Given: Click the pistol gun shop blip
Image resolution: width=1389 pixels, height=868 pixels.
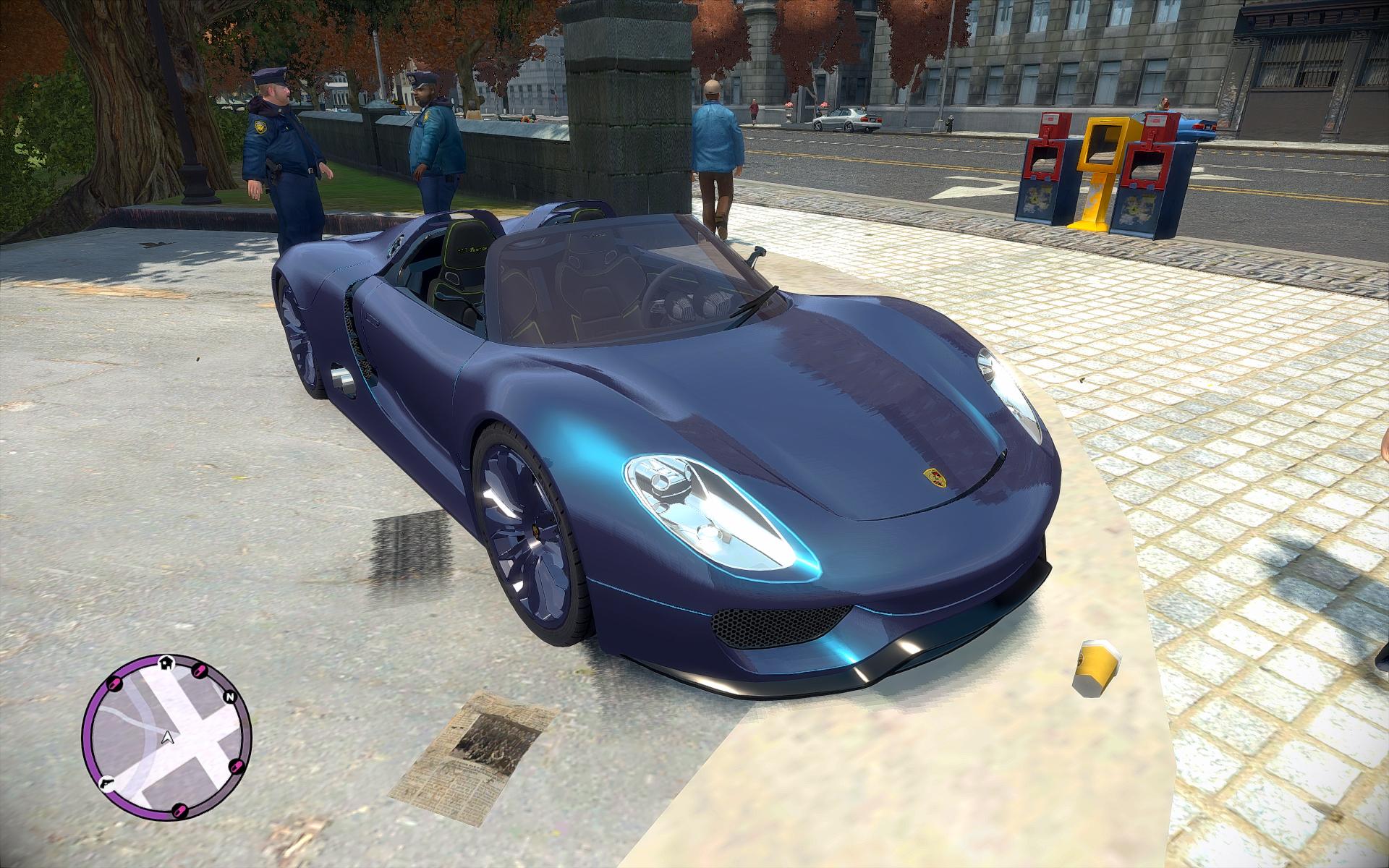Looking at the screenshot, I should click(106, 783).
